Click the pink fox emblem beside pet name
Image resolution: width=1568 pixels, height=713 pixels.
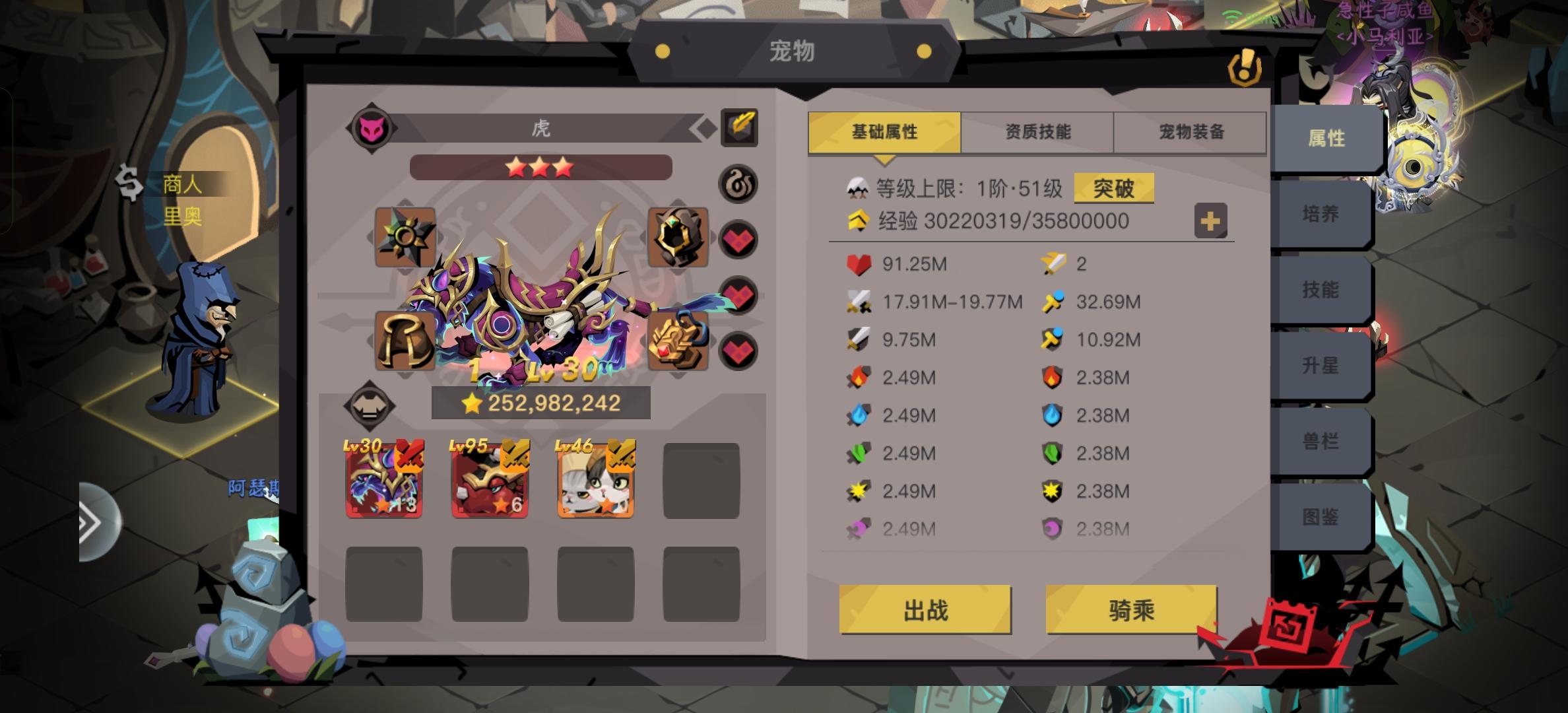click(371, 127)
